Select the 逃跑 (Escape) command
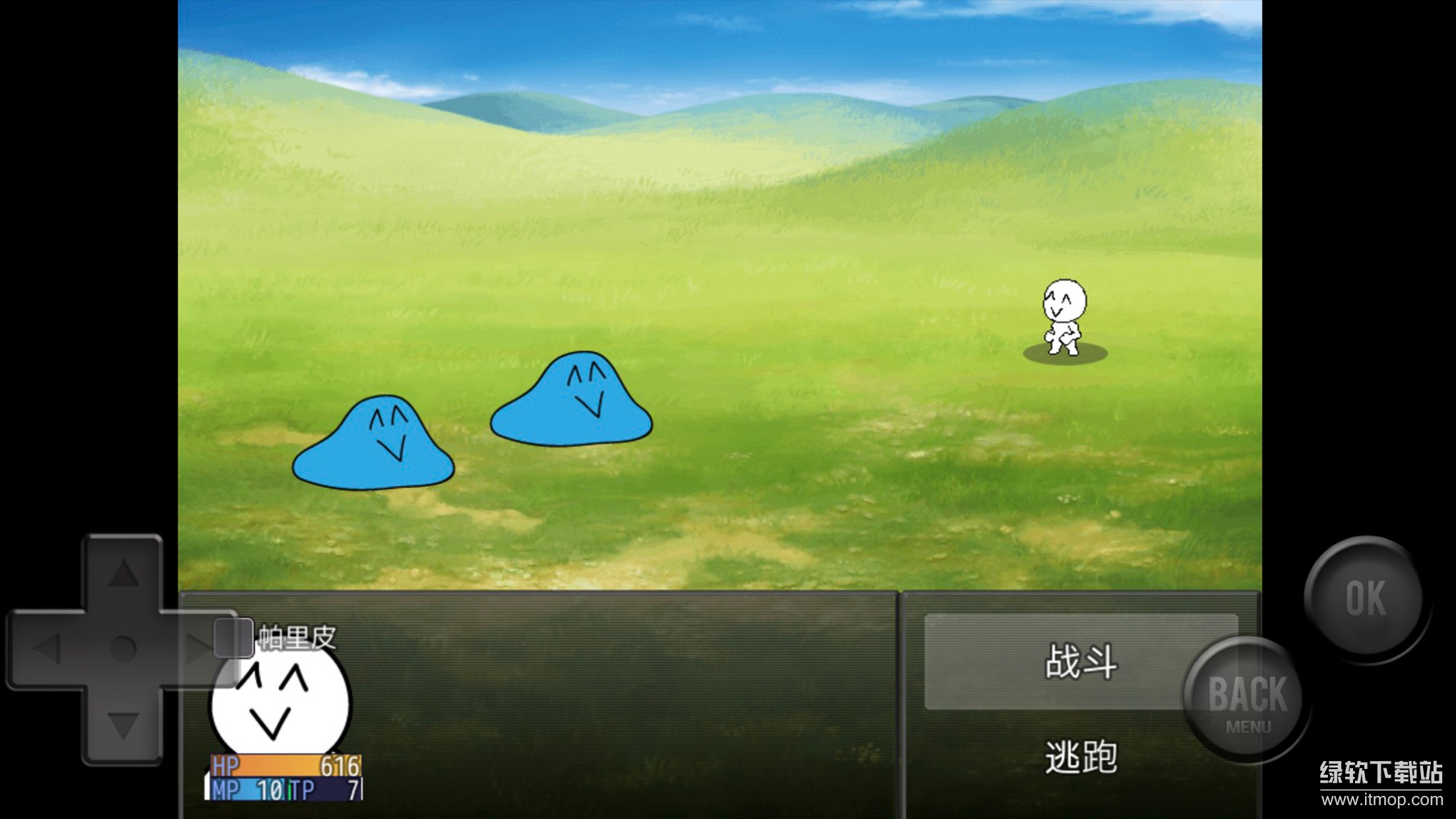 (x=1083, y=757)
